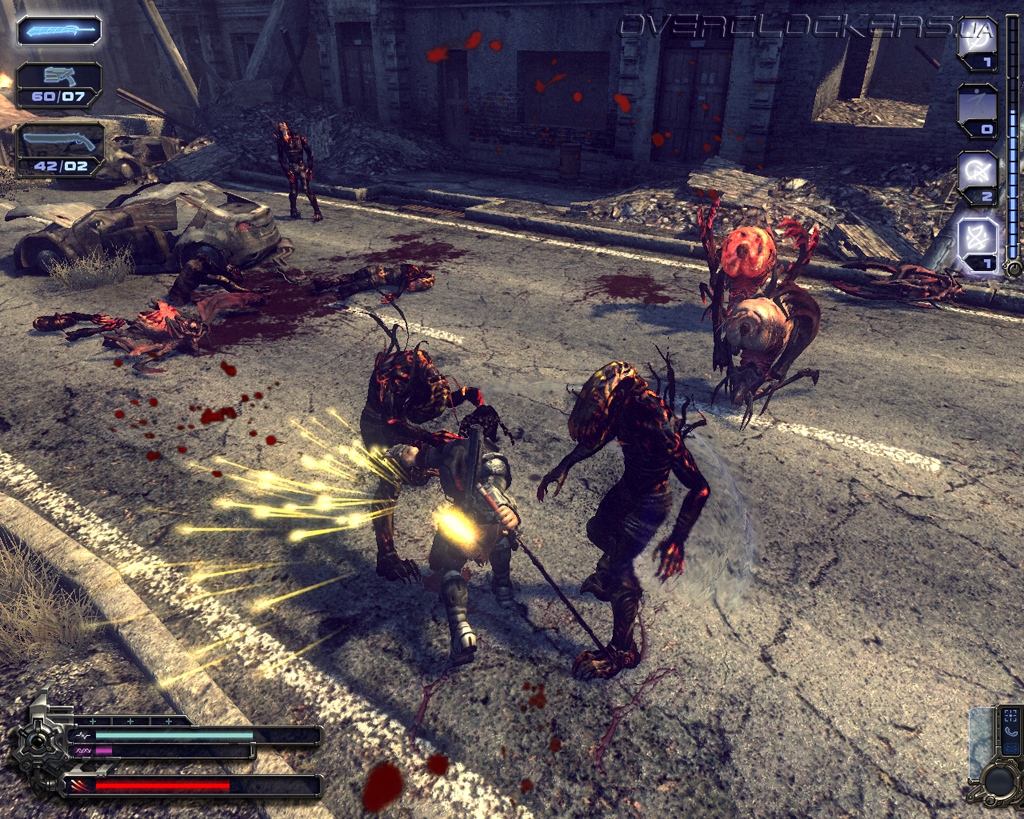The height and width of the screenshot is (819, 1024).
Task: Click the crosshair target icon on the PDA
Action: point(1010,716)
